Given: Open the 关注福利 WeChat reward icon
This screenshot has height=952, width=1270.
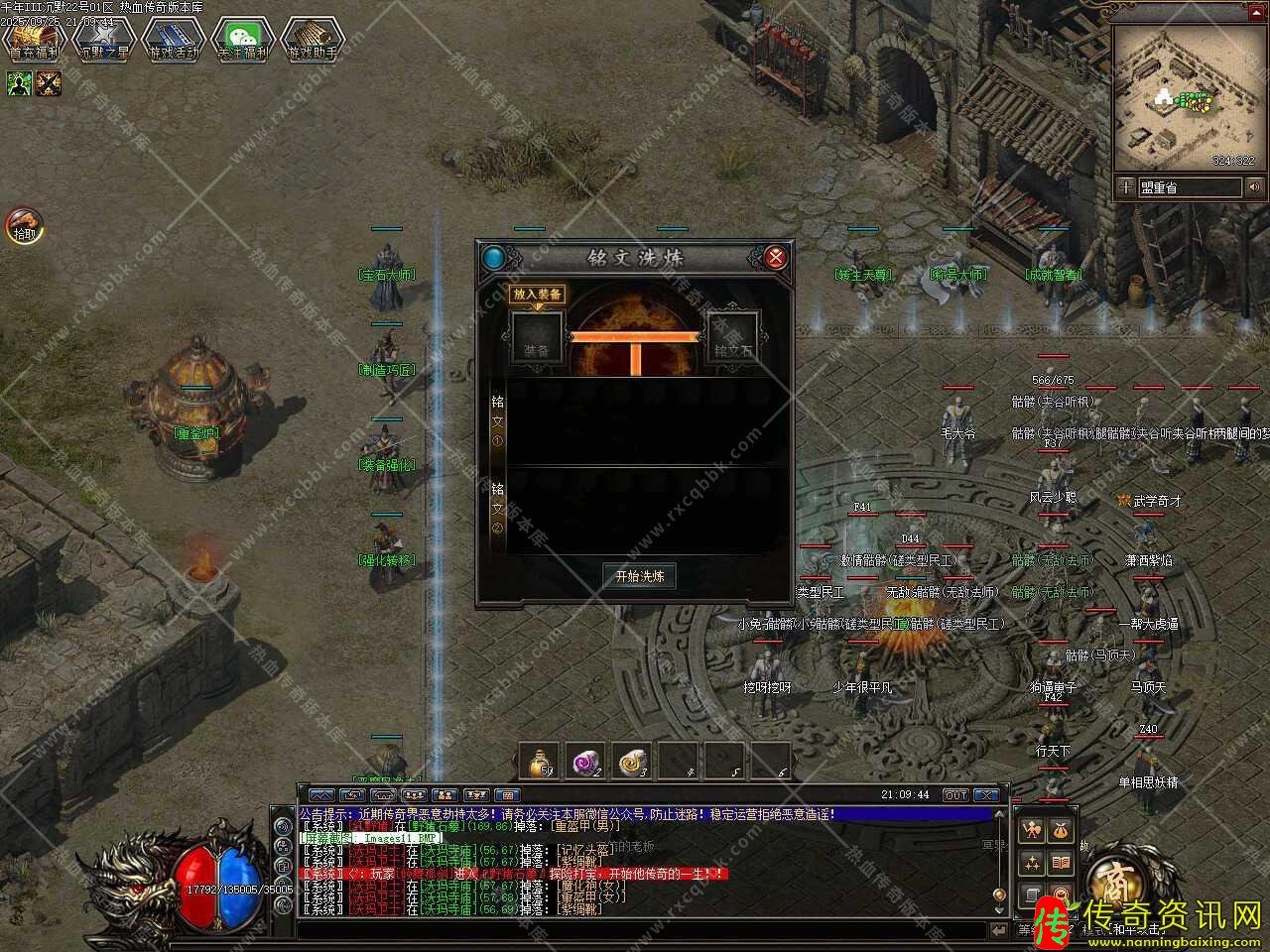Looking at the screenshot, I should [x=243, y=40].
